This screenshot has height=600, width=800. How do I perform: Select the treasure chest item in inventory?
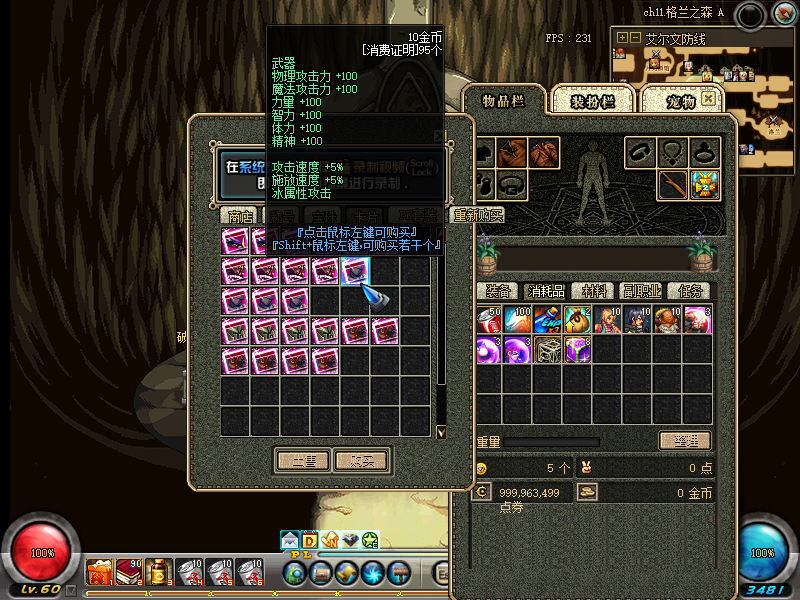click(548, 350)
